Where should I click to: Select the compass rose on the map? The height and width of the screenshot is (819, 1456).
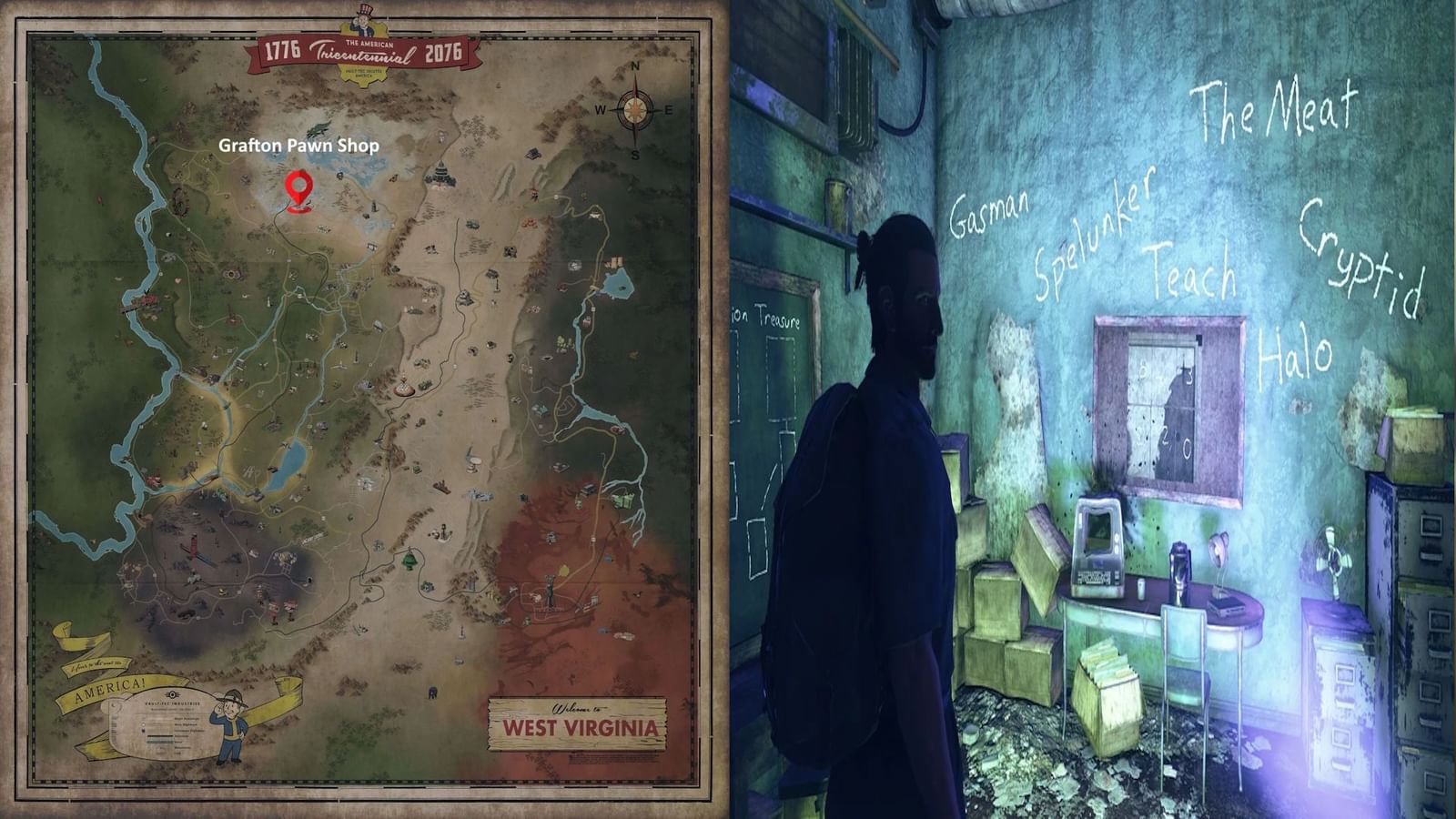click(x=634, y=110)
